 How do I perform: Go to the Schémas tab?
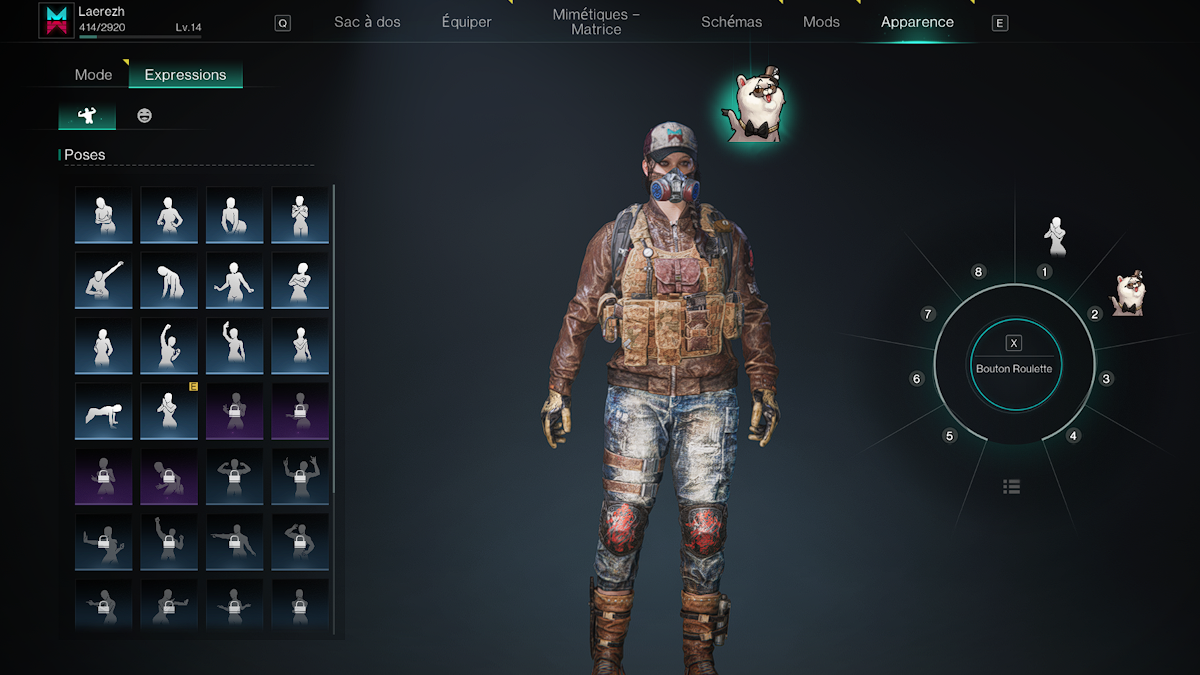point(731,22)
